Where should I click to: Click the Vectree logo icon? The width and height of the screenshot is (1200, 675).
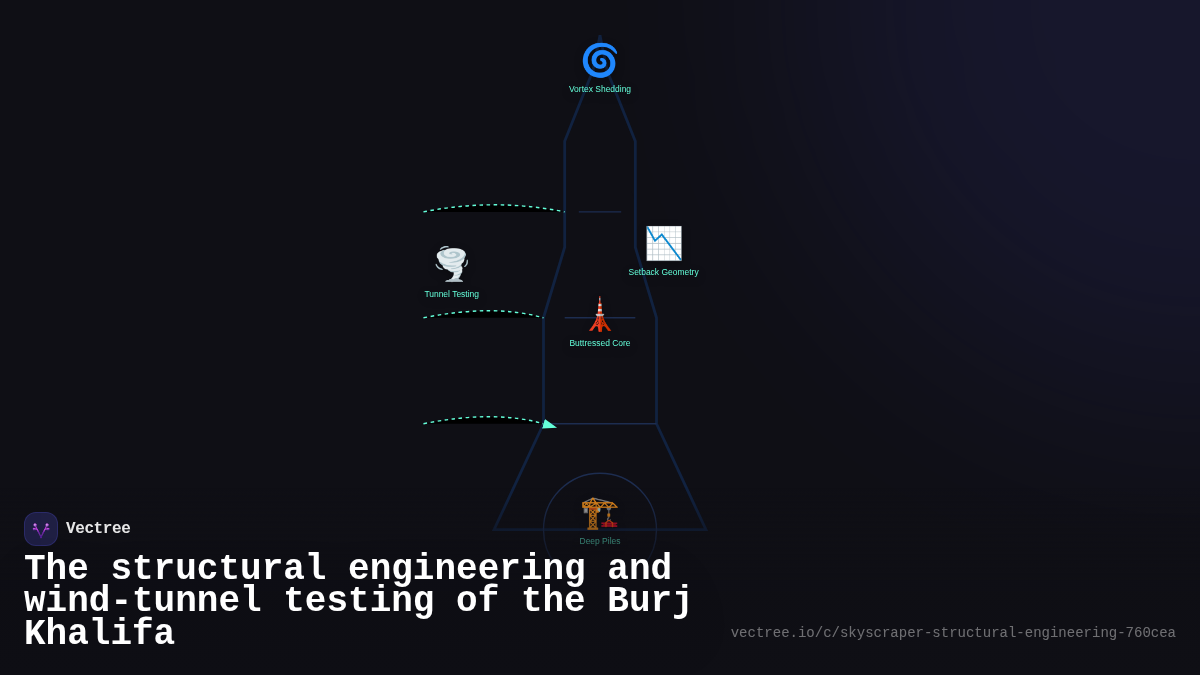point(41,529)
